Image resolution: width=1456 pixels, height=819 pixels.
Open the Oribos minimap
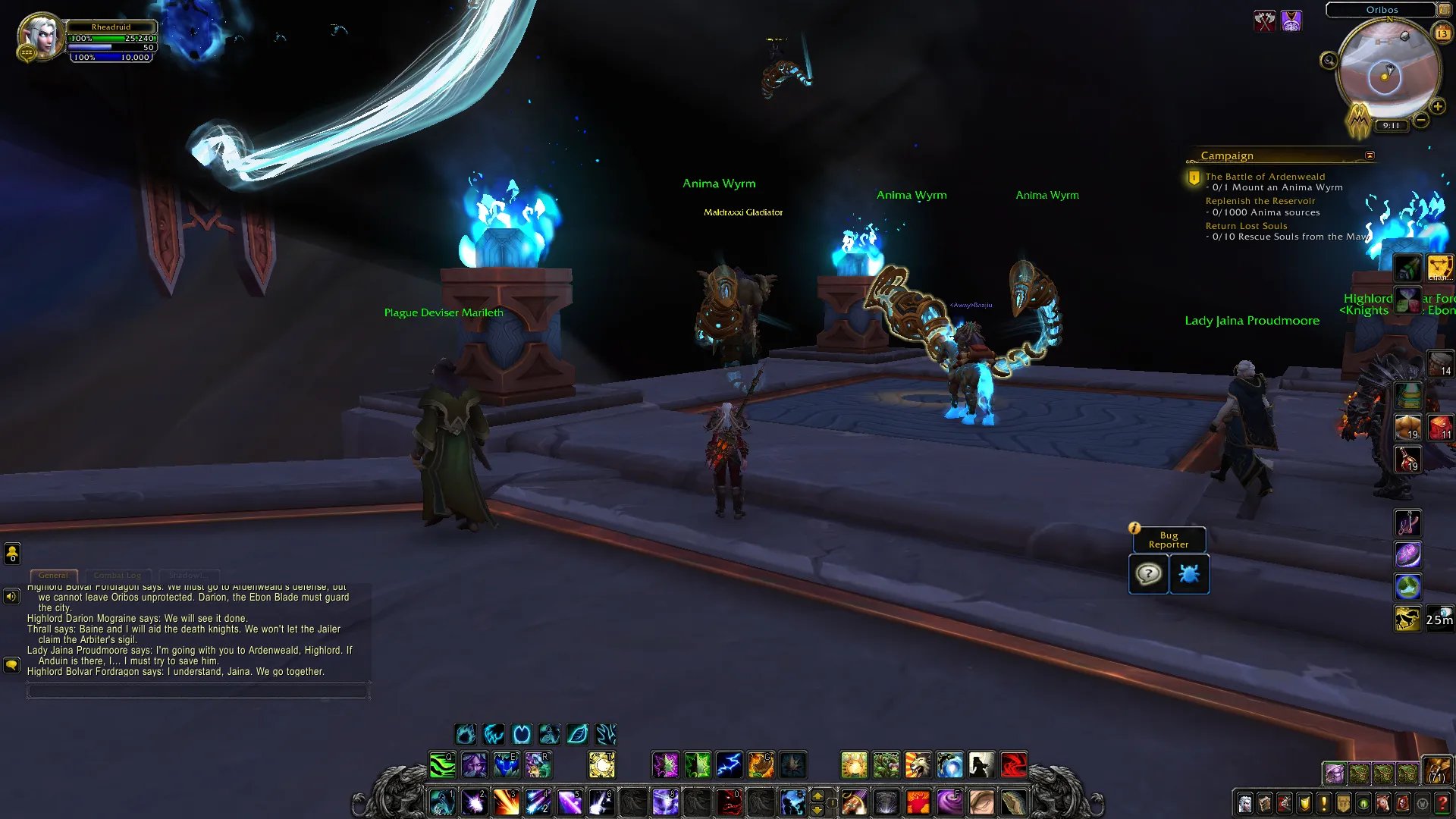(1385, 74)
